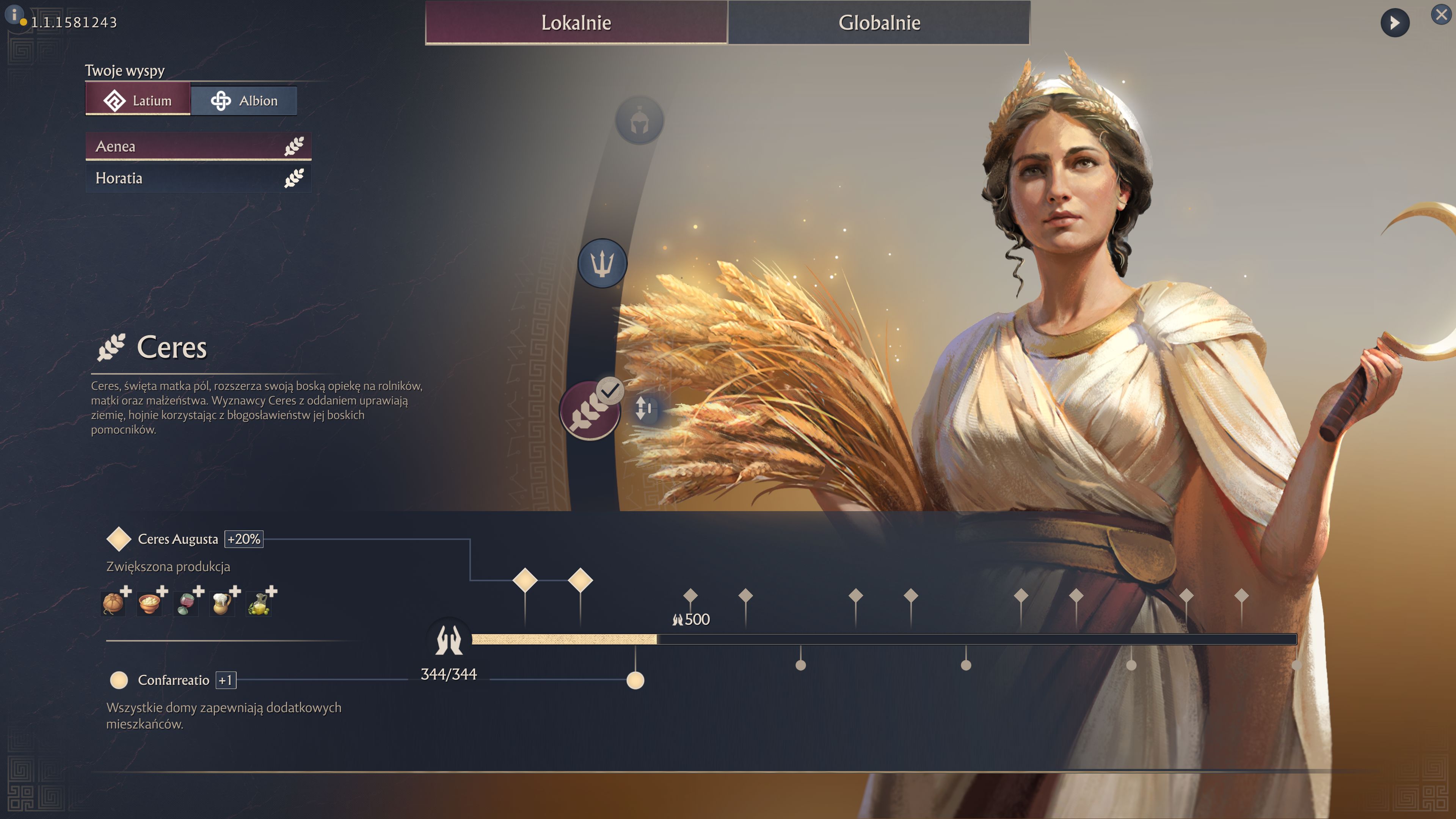The height and width of the screenshot is (819, 1456).
Task: Select the Ceres wheat deity icon
Action: [589, 410]
